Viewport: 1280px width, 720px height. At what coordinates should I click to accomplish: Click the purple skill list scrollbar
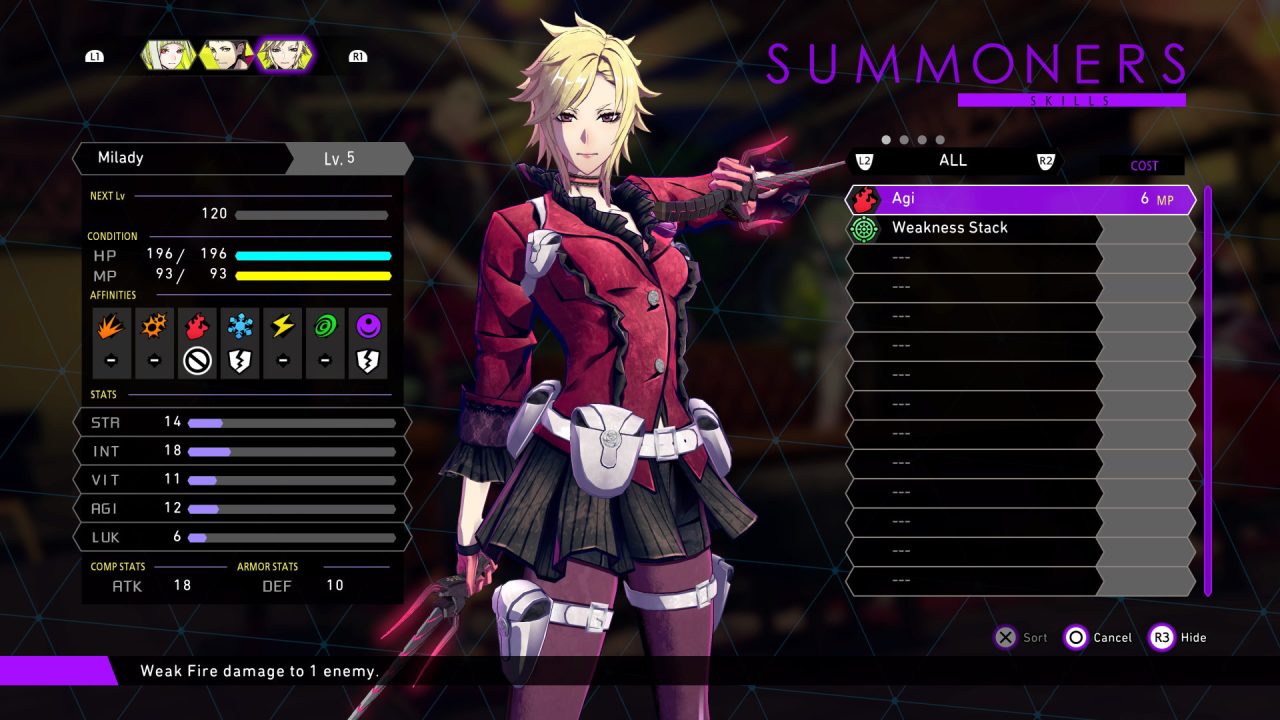click(x=1208, y=390)
